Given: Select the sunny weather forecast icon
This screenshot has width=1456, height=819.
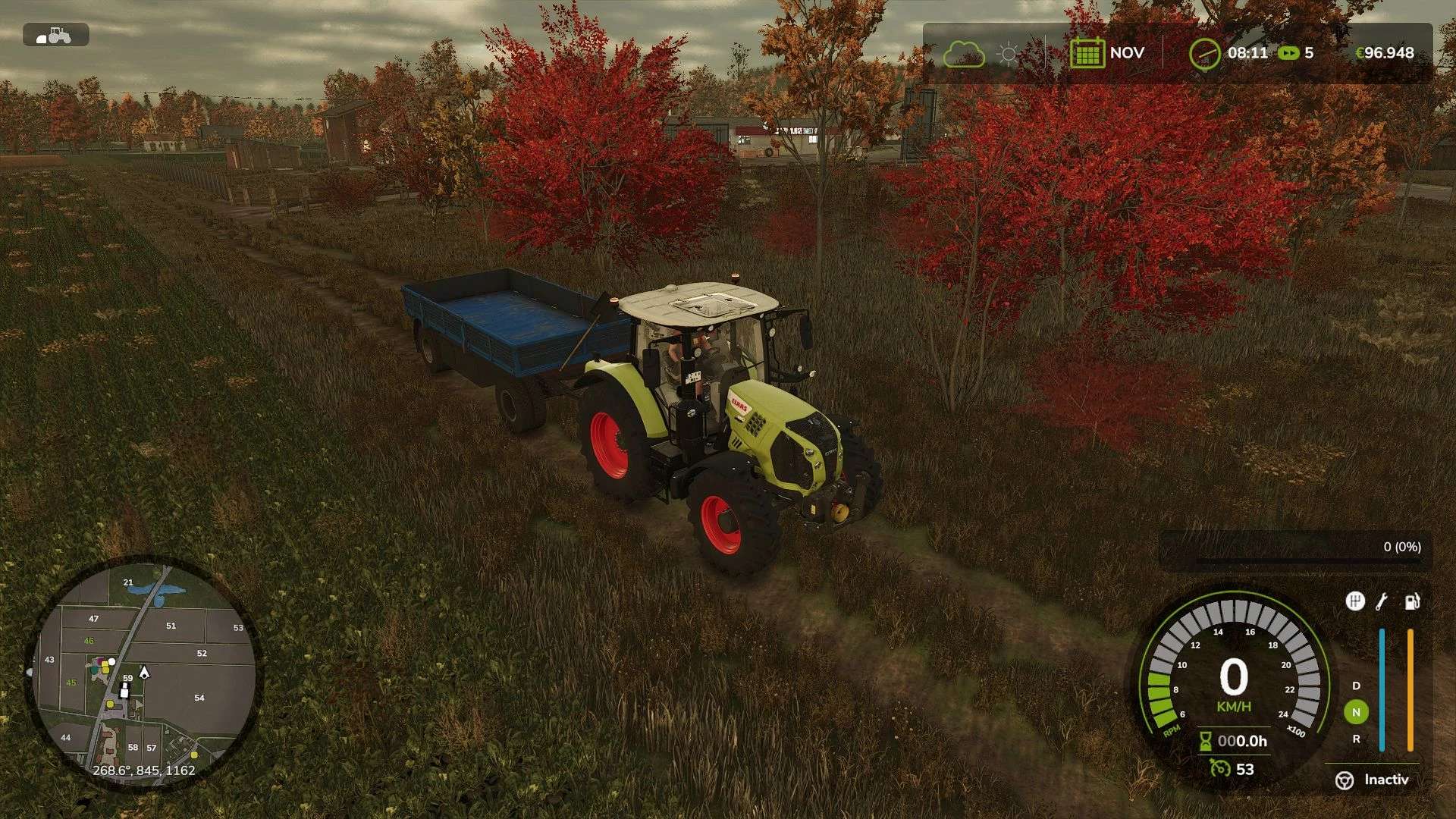Looking at the screenshot, I should point(1008,54).
